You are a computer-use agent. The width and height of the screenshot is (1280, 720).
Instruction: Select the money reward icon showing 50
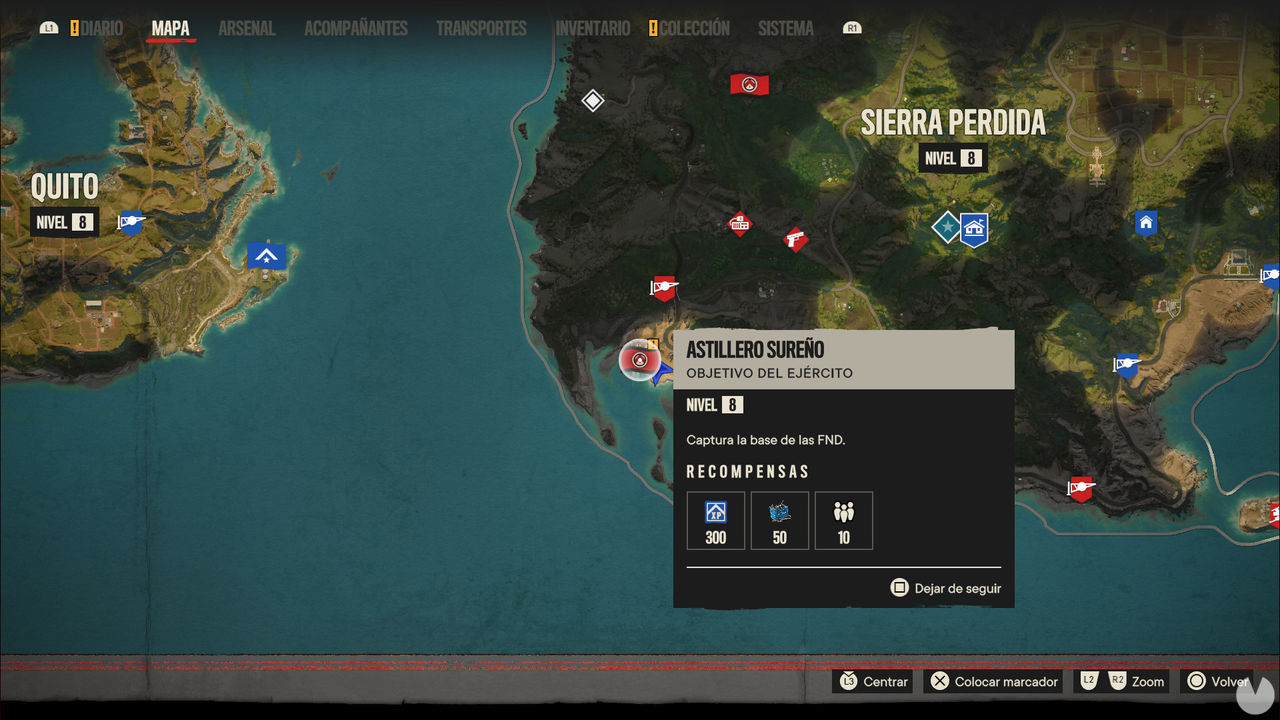tap(779, 520)
